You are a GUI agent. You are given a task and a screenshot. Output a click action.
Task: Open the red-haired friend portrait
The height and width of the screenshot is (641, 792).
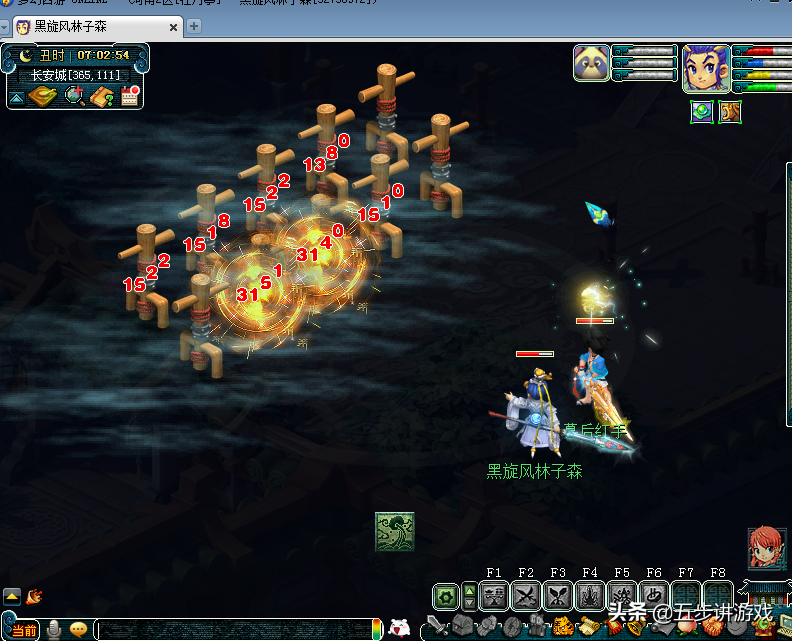(x=766, y=548)
